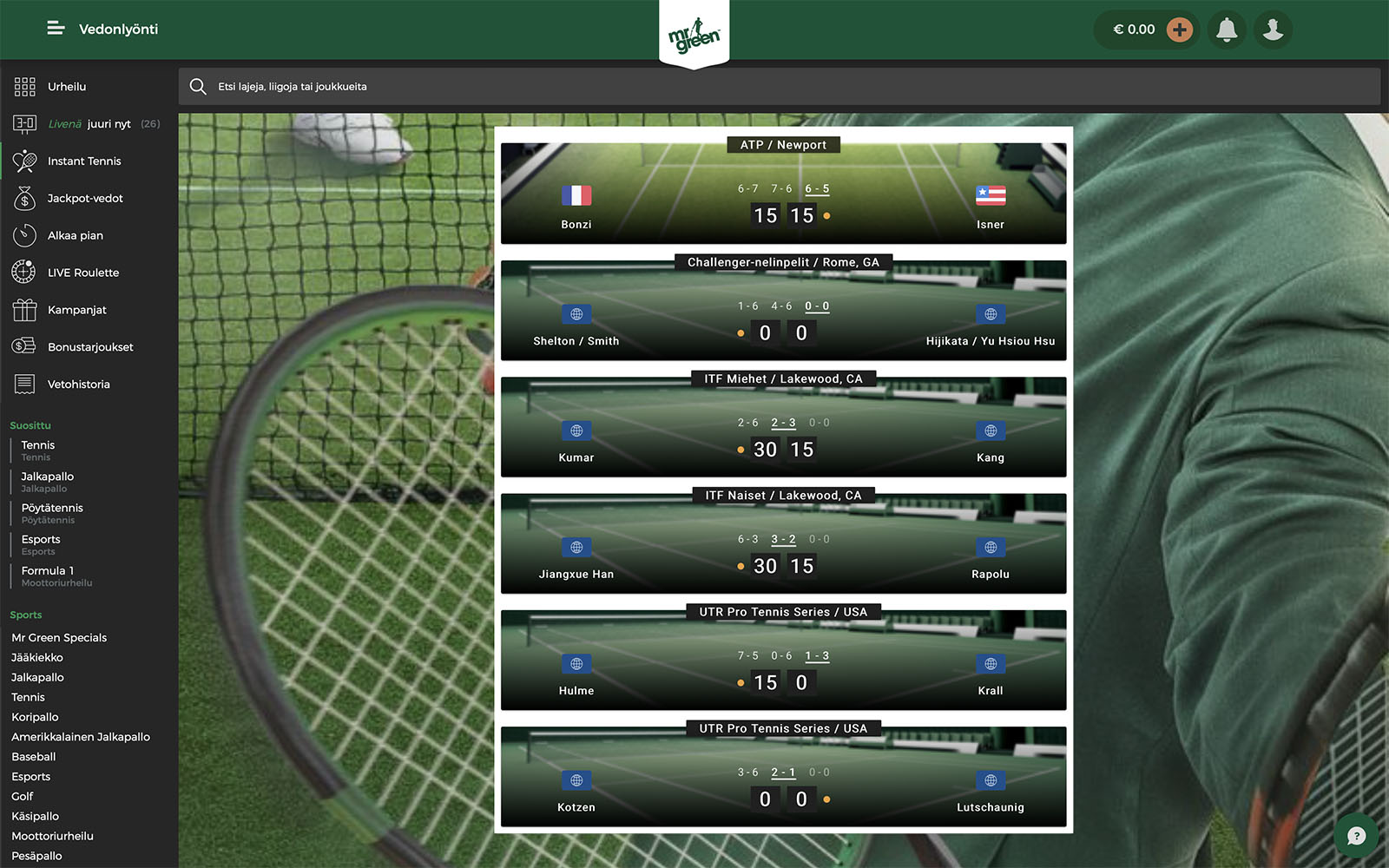This screenshot has width=1389, height=868.
Task: Go to Jackpot-vedot
Action: (x=85, y=199)
